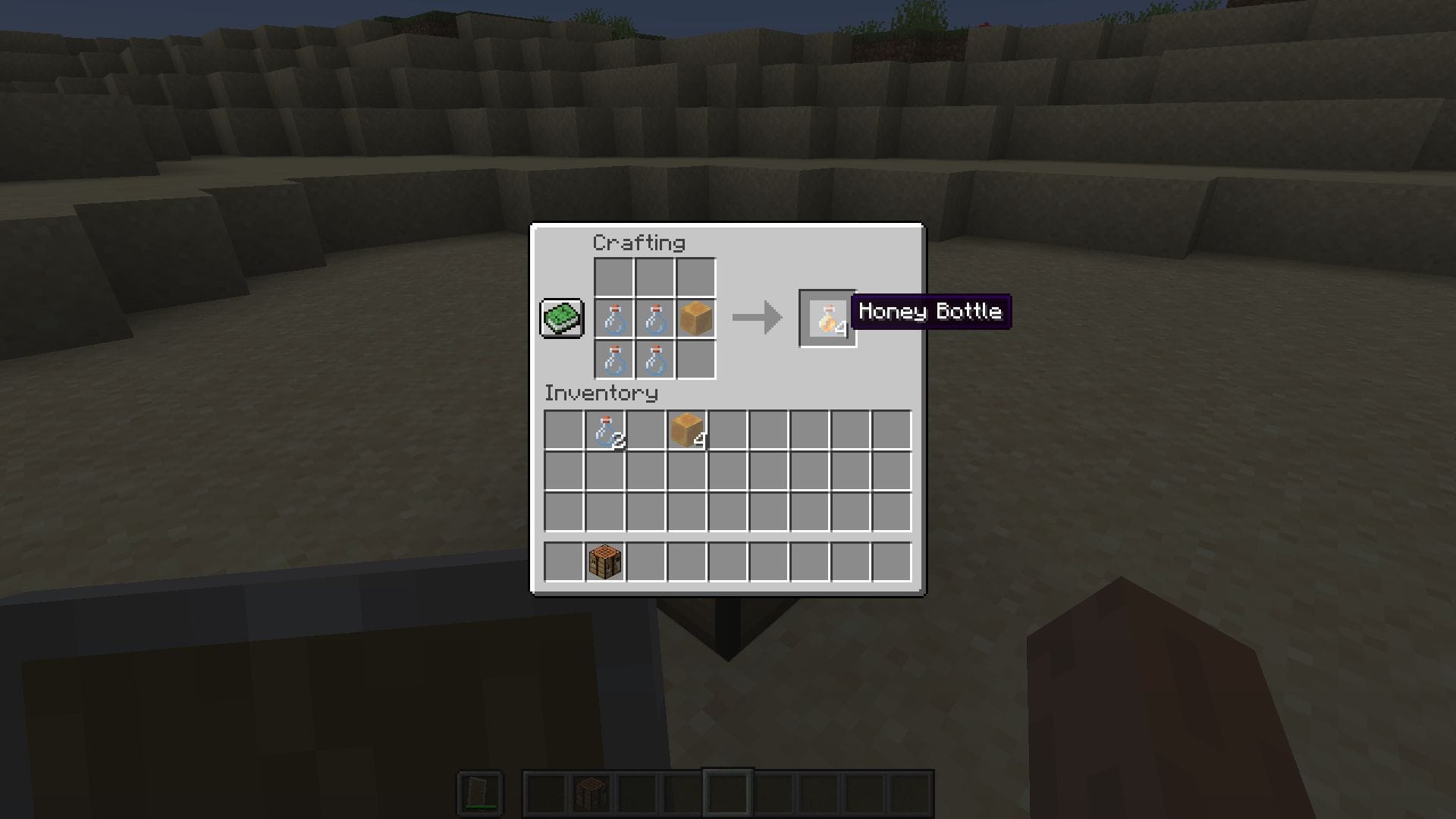Select the glass bottle next to honey block
This screenshot has height=819, width=1456.
[654, 318]
